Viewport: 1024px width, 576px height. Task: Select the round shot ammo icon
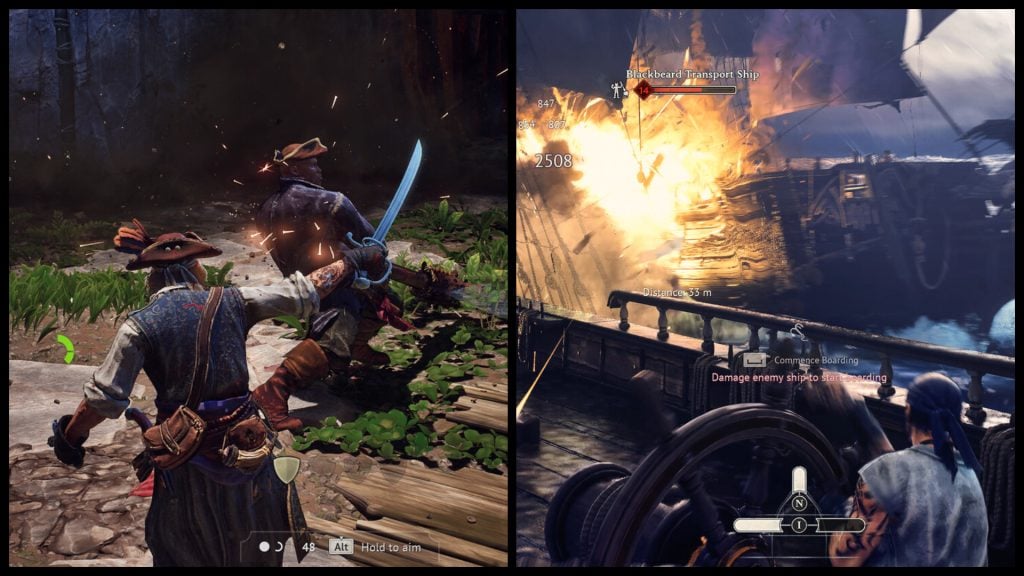[264, 547]
